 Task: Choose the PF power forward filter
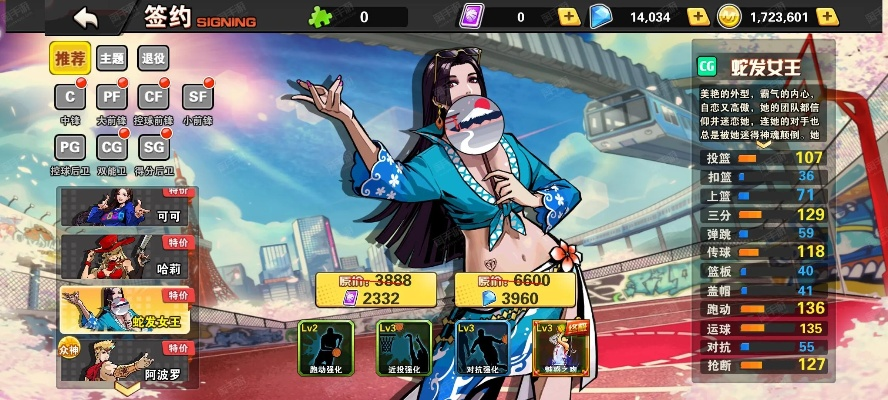coord(111,97)
